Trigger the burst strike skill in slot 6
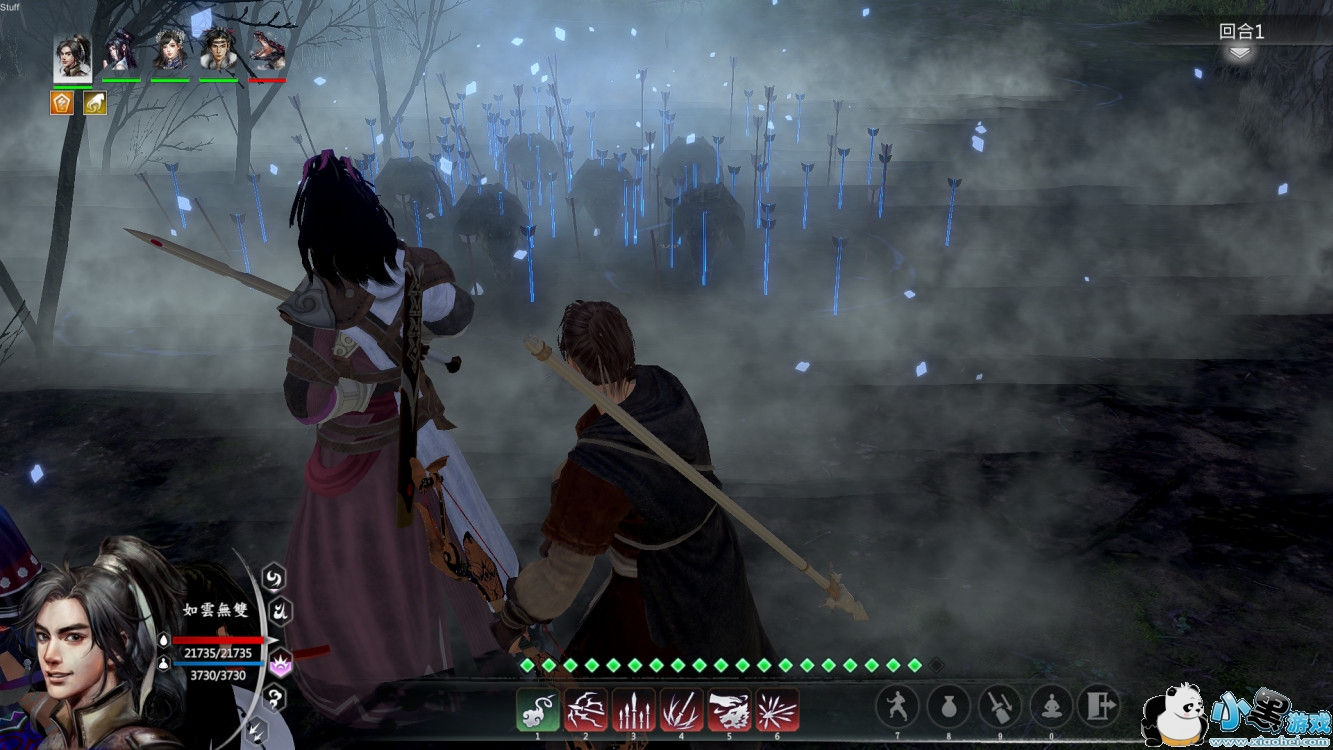This screenshot has height=750, width=1333. pyautogui.click(x=777, y=710)
